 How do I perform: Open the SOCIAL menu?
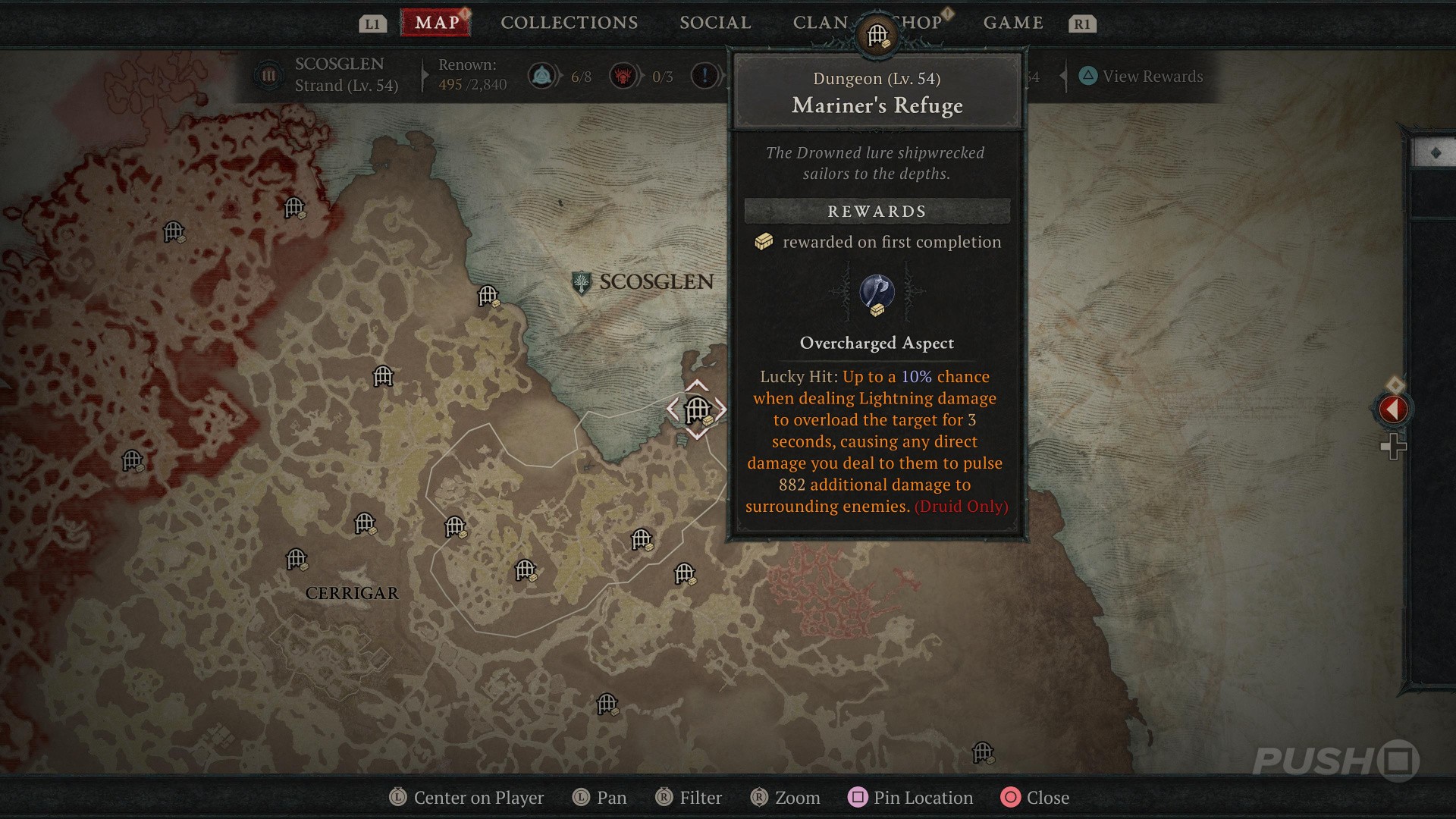tap(715, 22)
